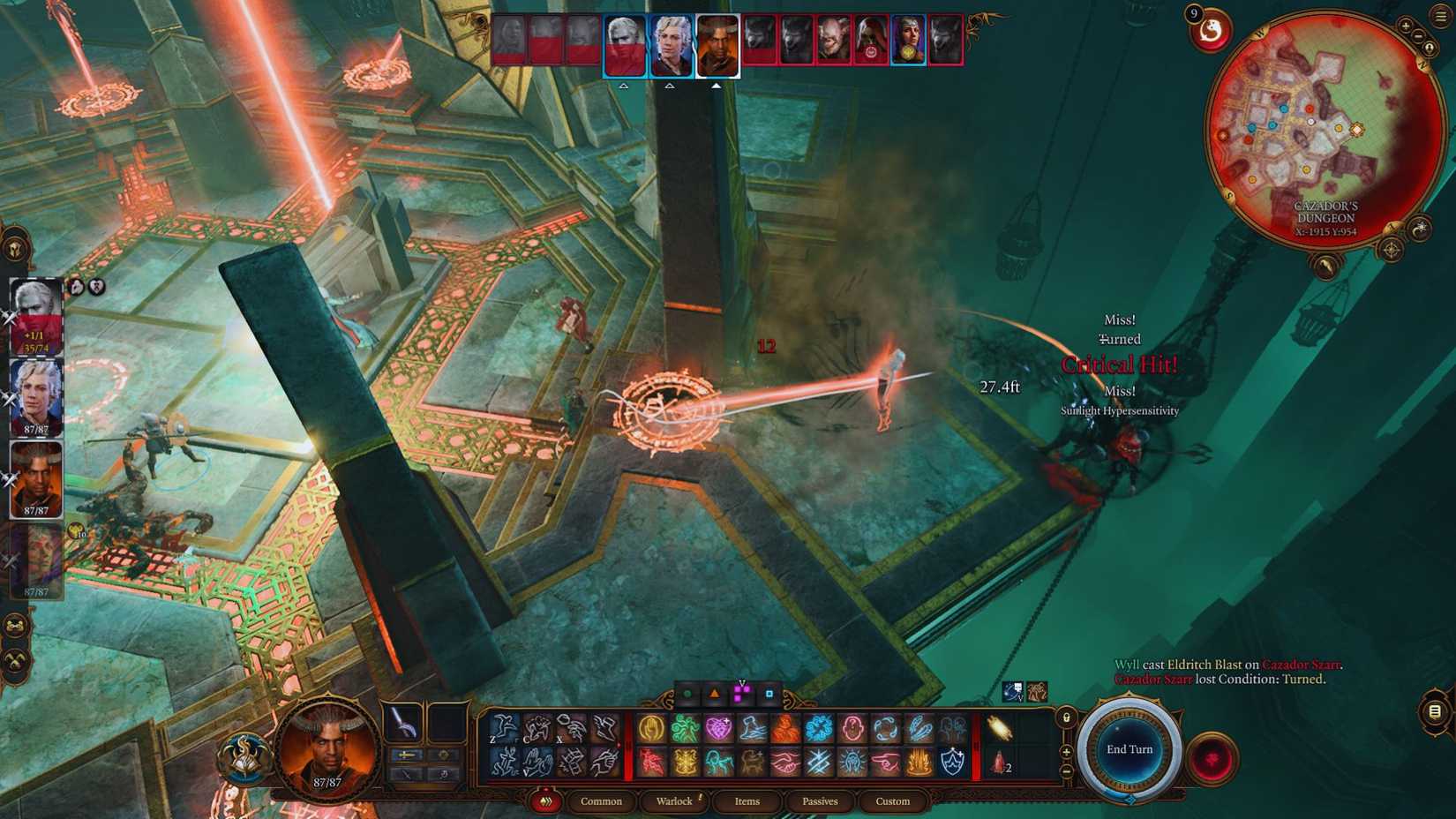Screen dimensions: 1456x819
Task: Toggle the hotbar padlock lock
Action: click(1066, 718)
